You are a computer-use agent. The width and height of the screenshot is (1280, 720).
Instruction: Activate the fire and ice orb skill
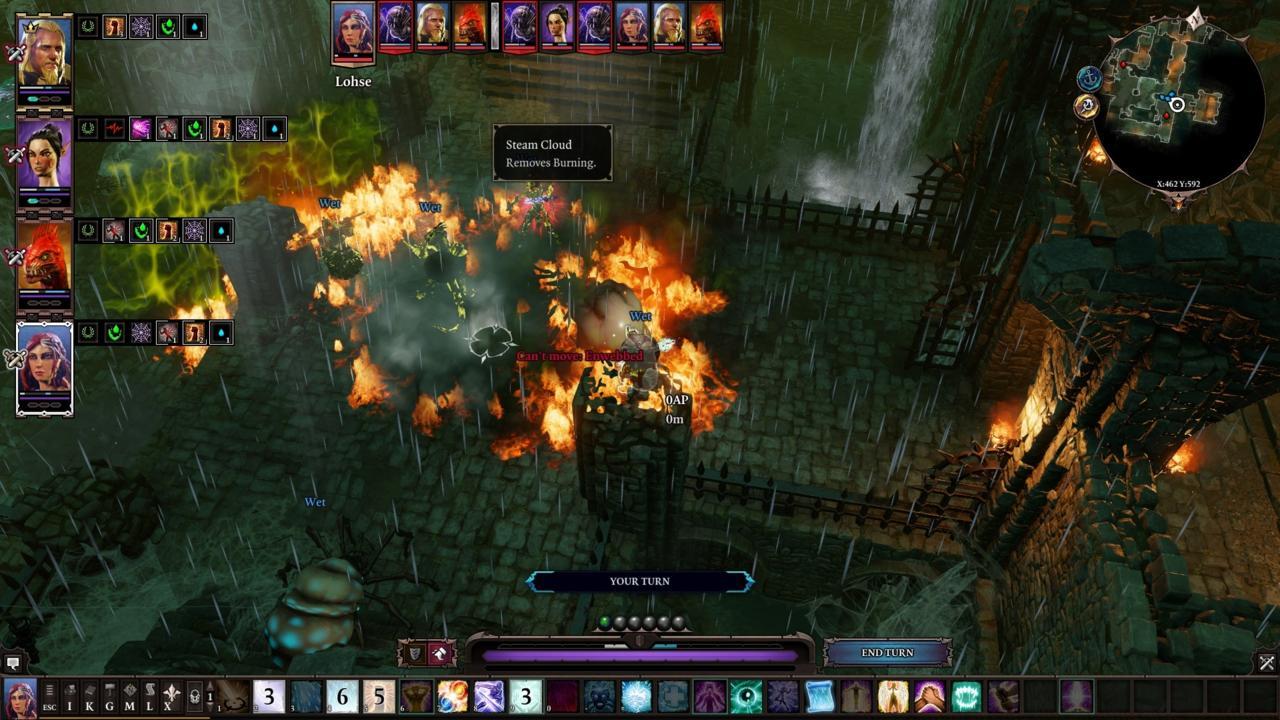[452, 696]
